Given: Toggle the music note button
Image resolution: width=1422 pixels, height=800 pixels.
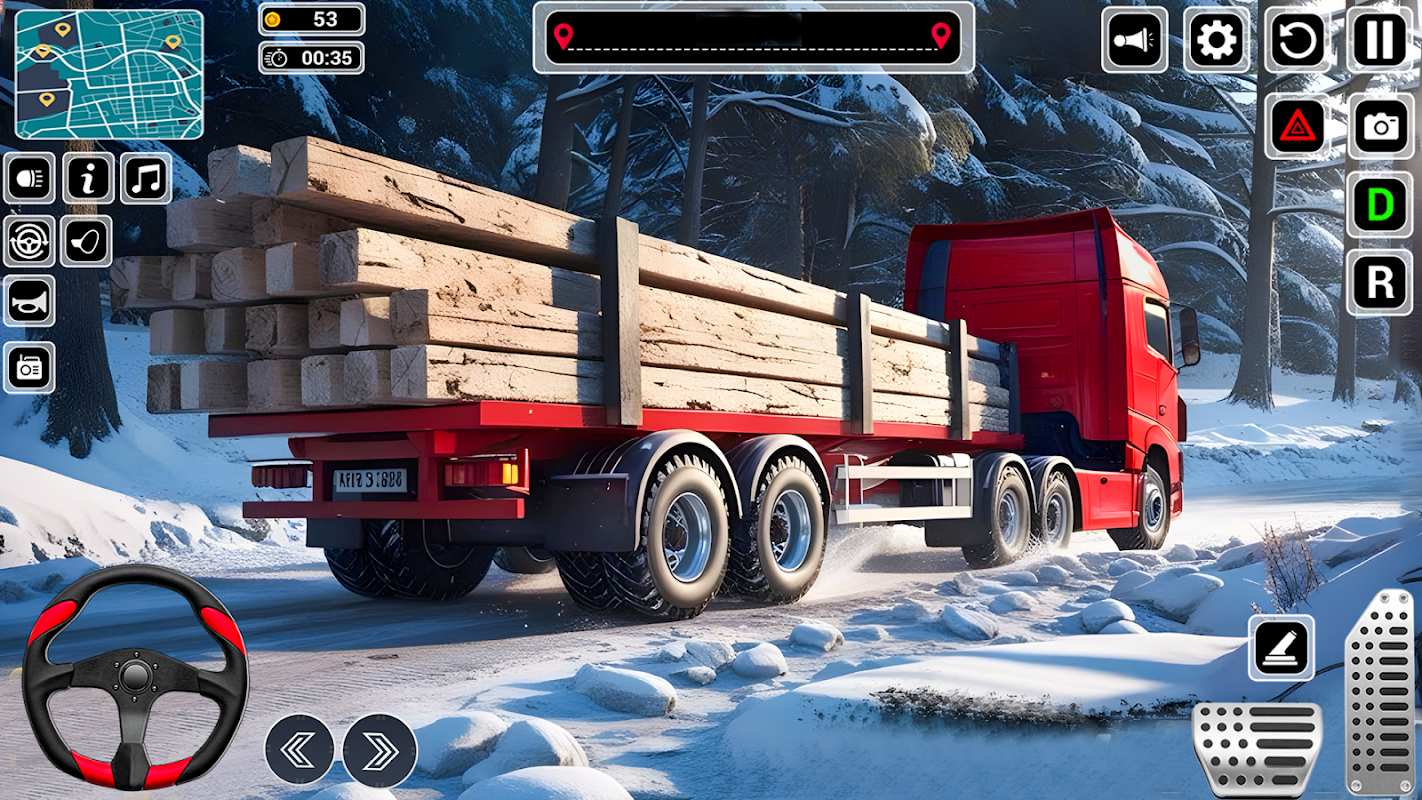Looking at the screenshot, I should point(146,179).
